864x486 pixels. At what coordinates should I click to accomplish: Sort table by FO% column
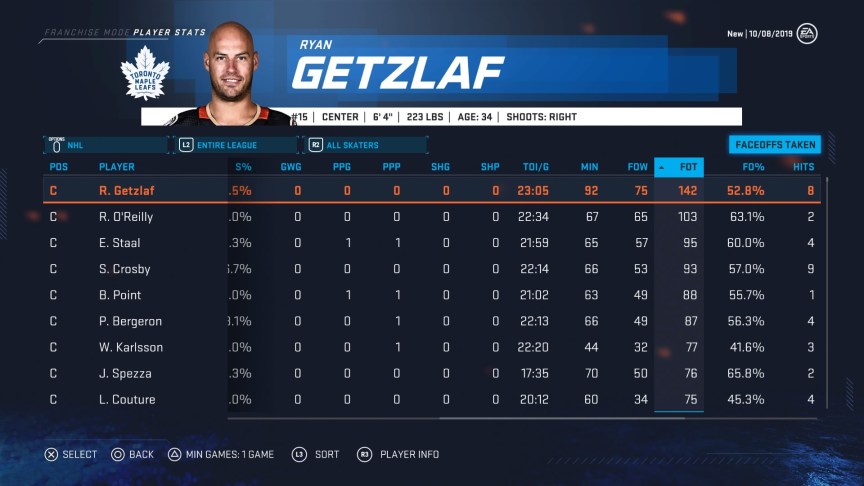tap(753, 166)
